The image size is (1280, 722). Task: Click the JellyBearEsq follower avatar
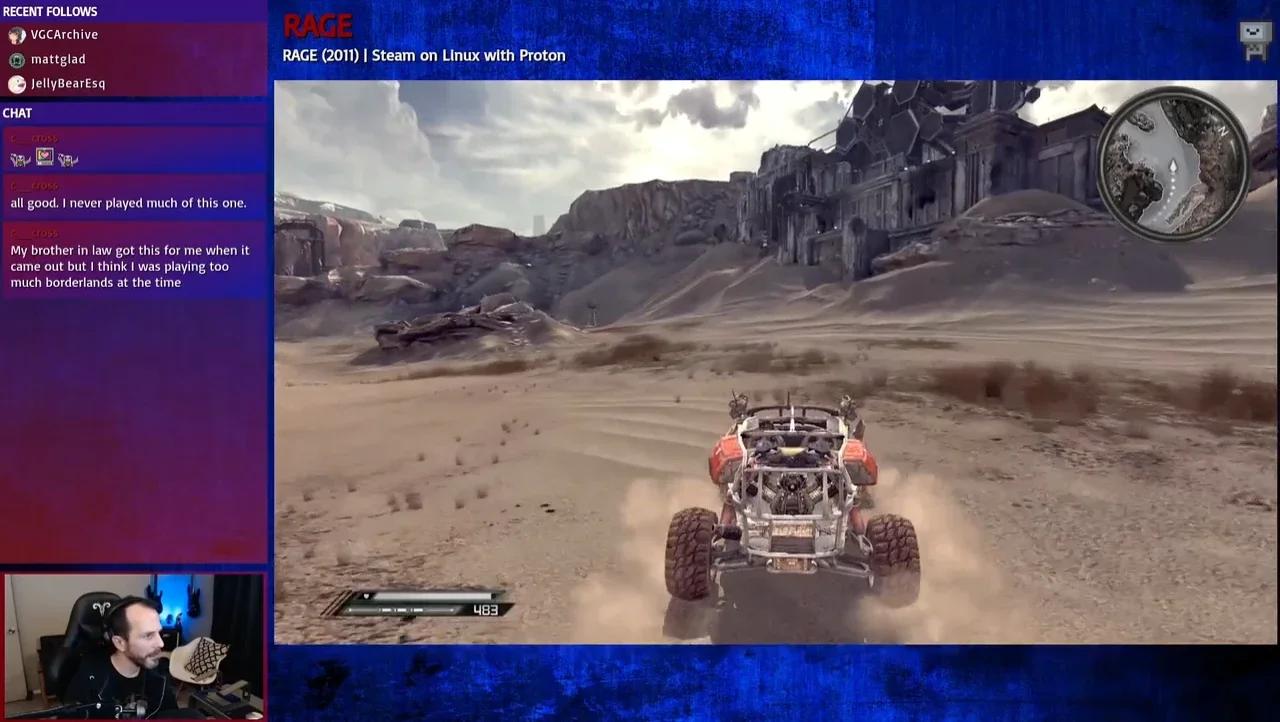coord(16,83)
